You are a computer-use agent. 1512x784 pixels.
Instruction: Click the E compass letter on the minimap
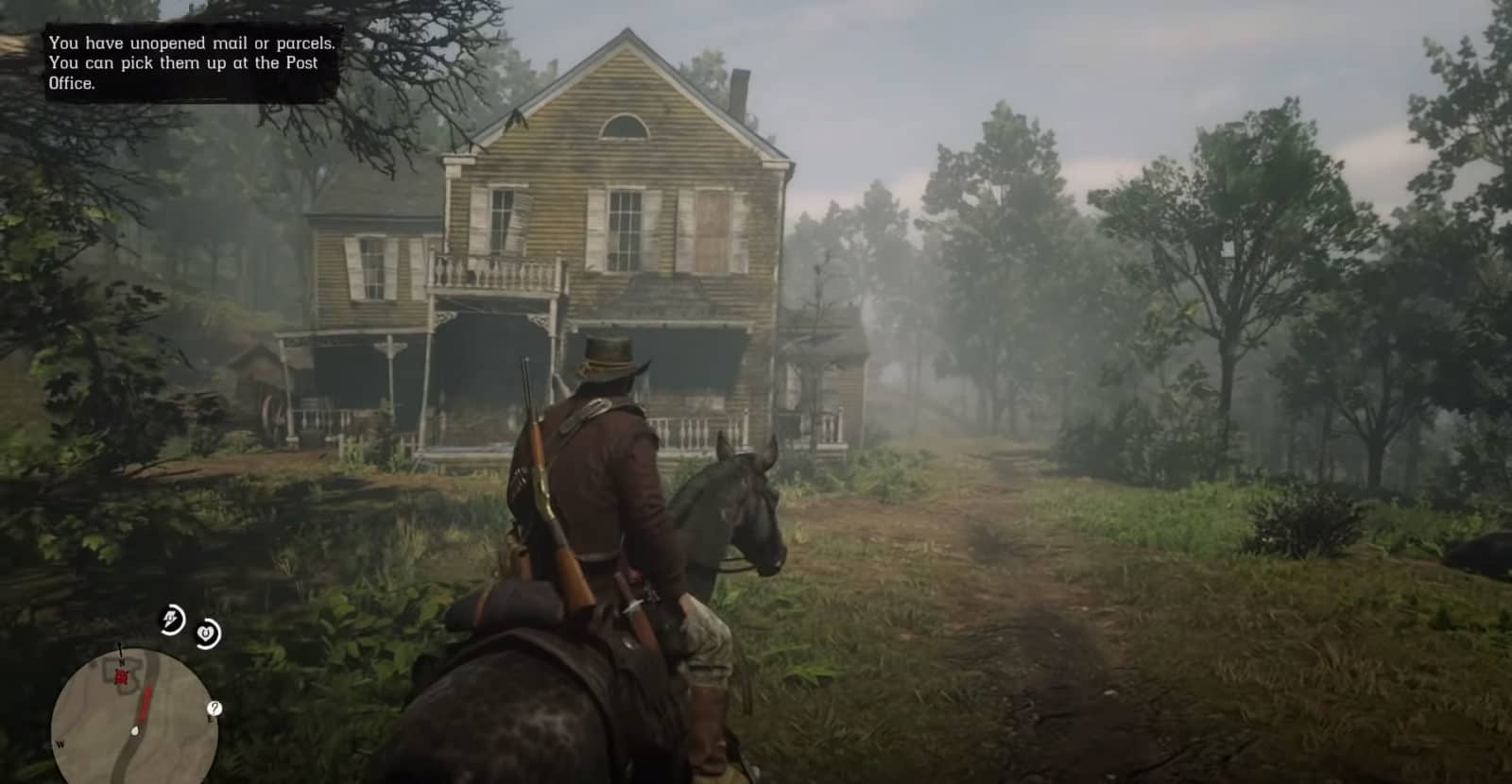click(x=210, y=720)
